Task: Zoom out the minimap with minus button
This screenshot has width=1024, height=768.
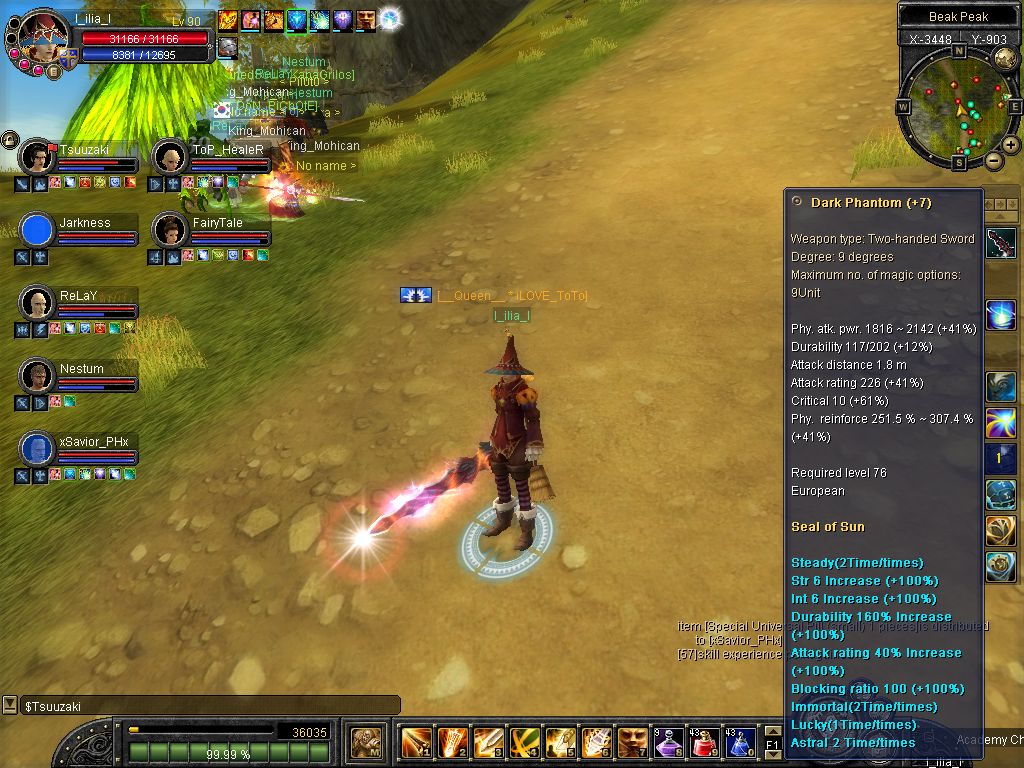Action: (x=994, y=160)
